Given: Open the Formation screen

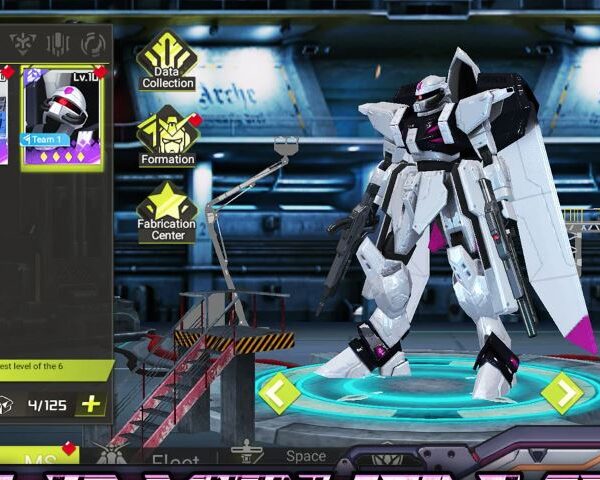Looking at the screenshot, I should [x=167, y=138].
